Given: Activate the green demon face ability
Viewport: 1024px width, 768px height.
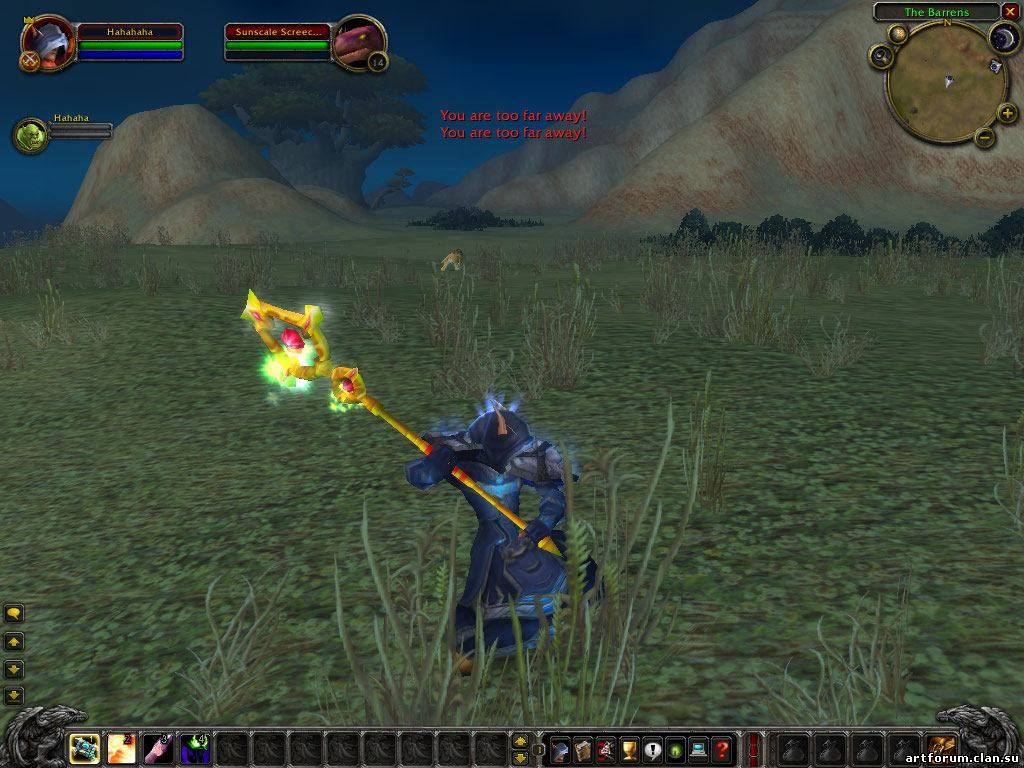Looking at the screenshot, I should click(195, 748).
